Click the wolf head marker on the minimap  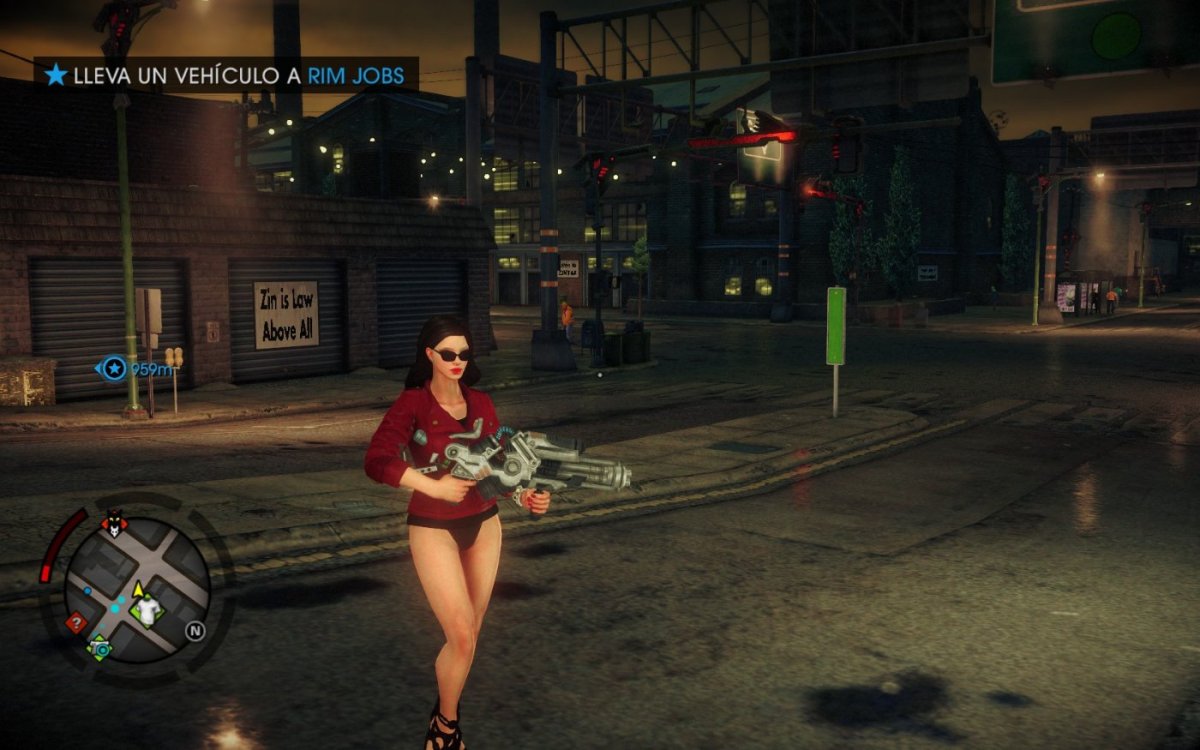point(114,522)
